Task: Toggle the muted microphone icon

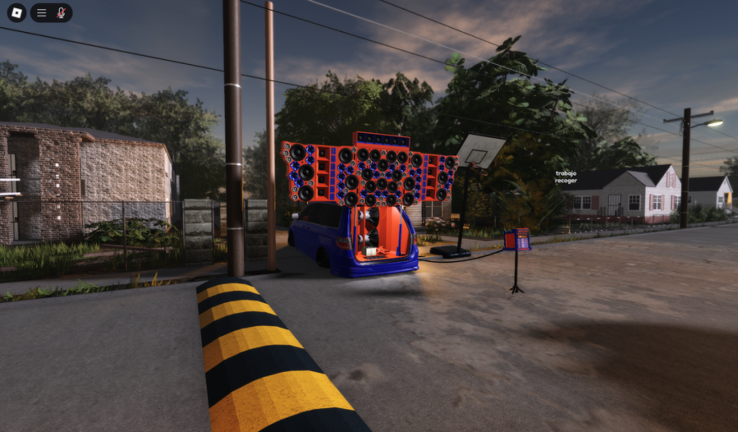Action: click(x=61, y=13)
